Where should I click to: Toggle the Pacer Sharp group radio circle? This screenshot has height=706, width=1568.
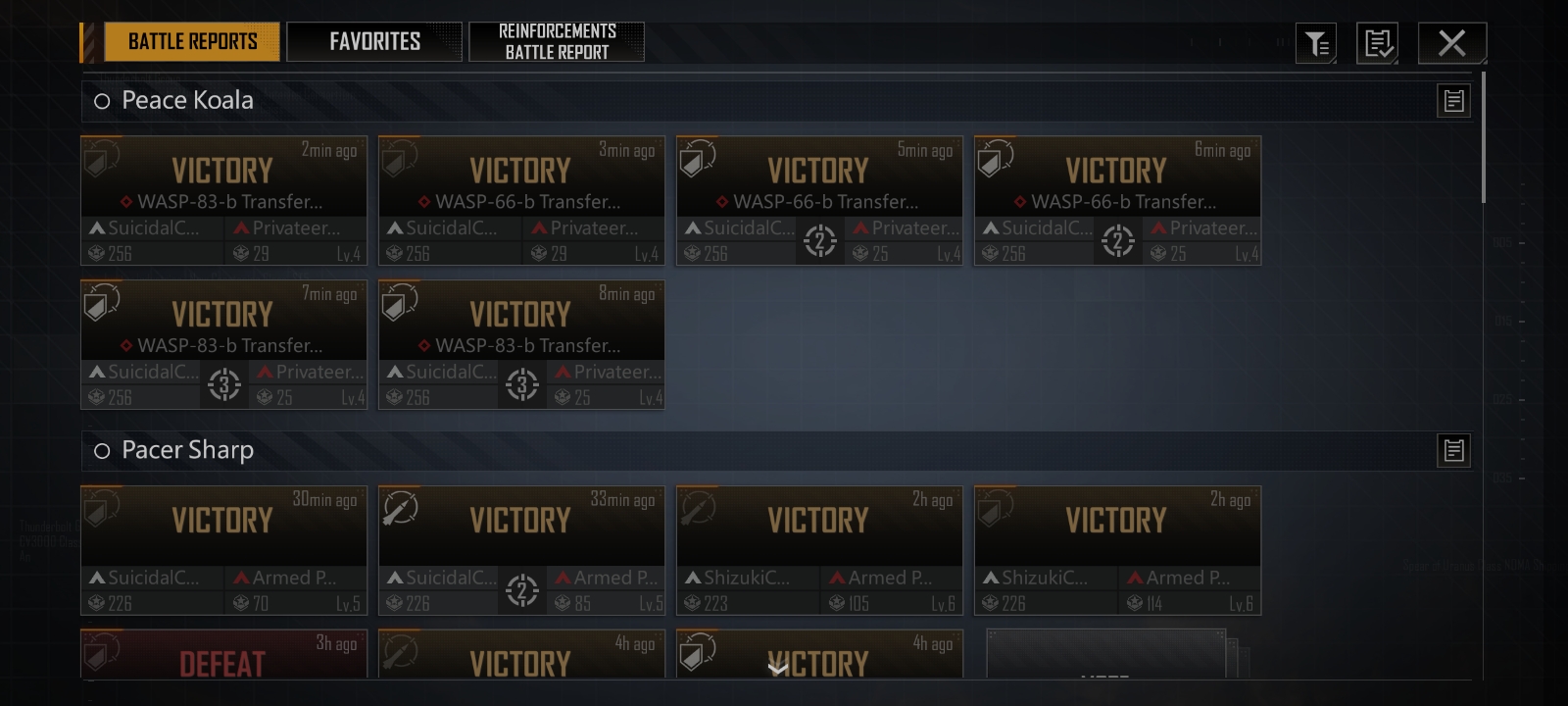(x=102, y=451)
